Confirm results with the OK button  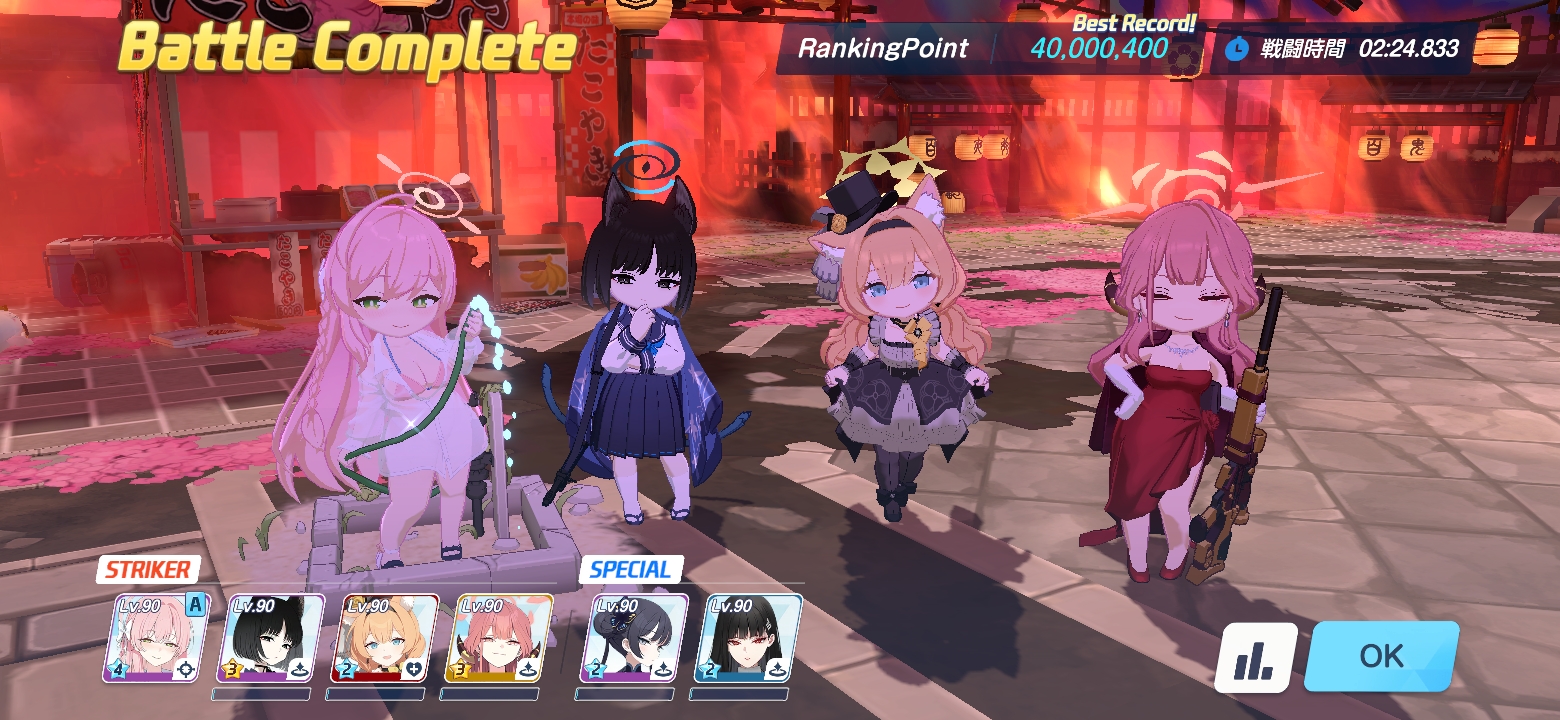point(1381,656)
